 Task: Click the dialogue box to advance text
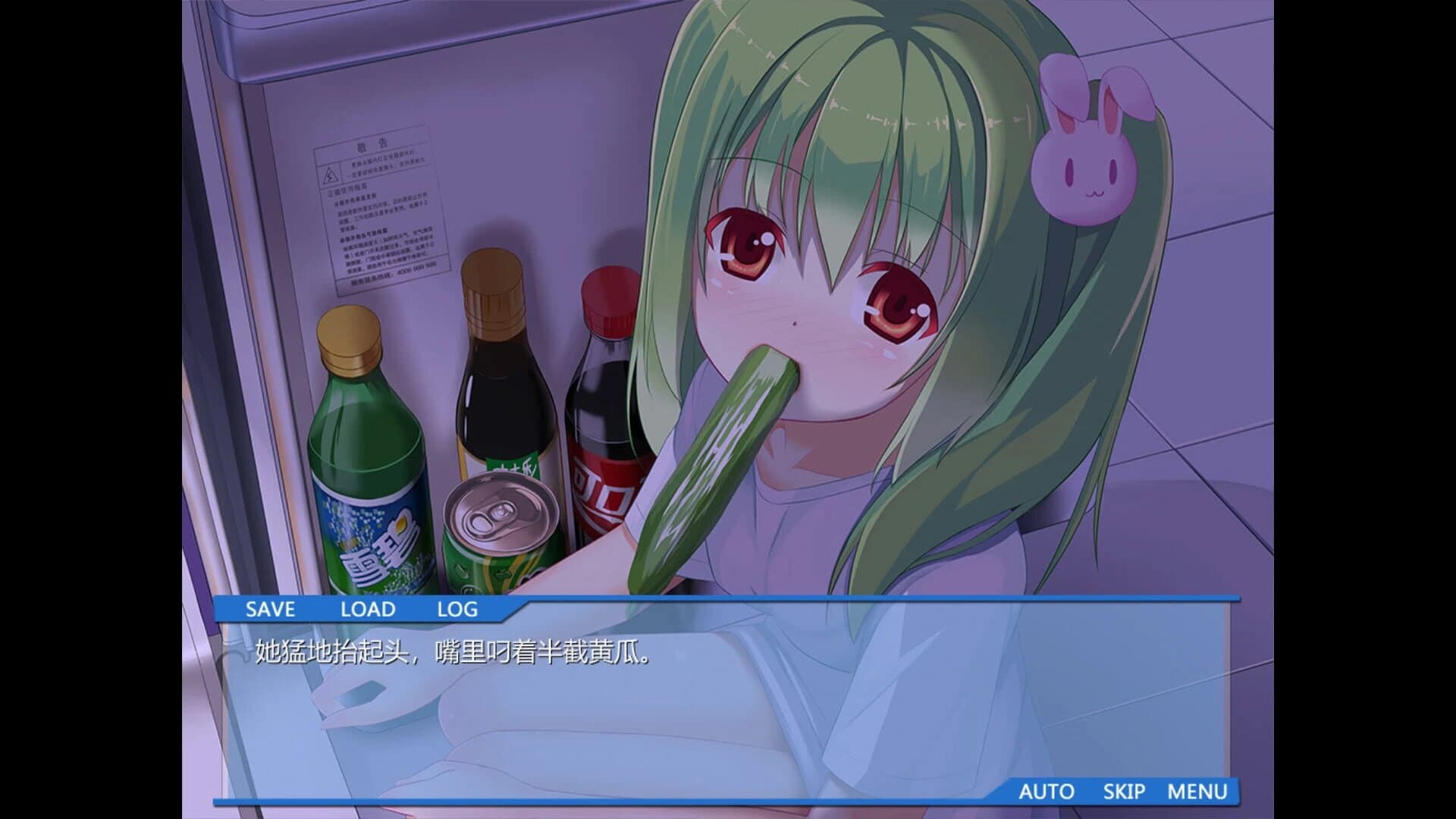728,698
